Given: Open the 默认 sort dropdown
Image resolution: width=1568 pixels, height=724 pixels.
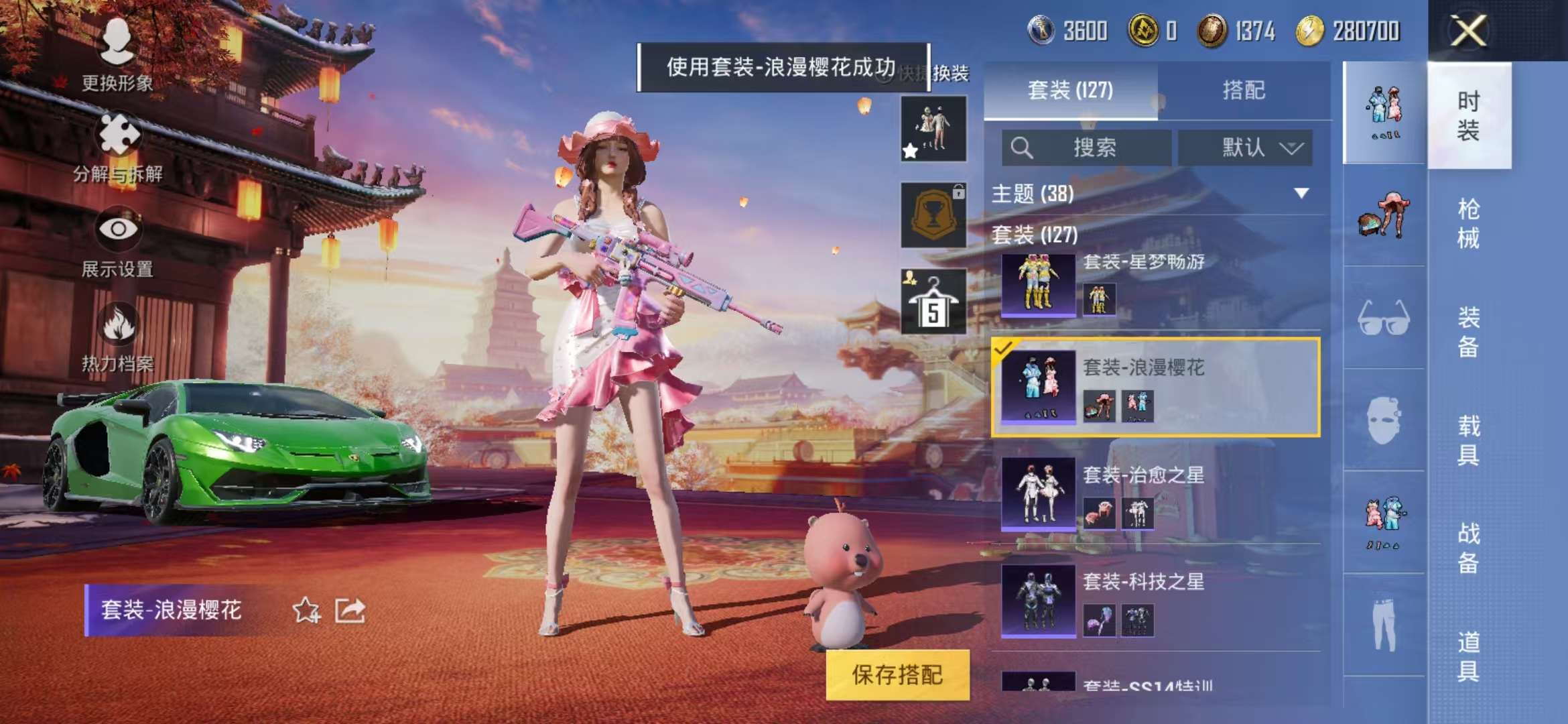Looking at the screenshot, I should (x=1248, y=147).
